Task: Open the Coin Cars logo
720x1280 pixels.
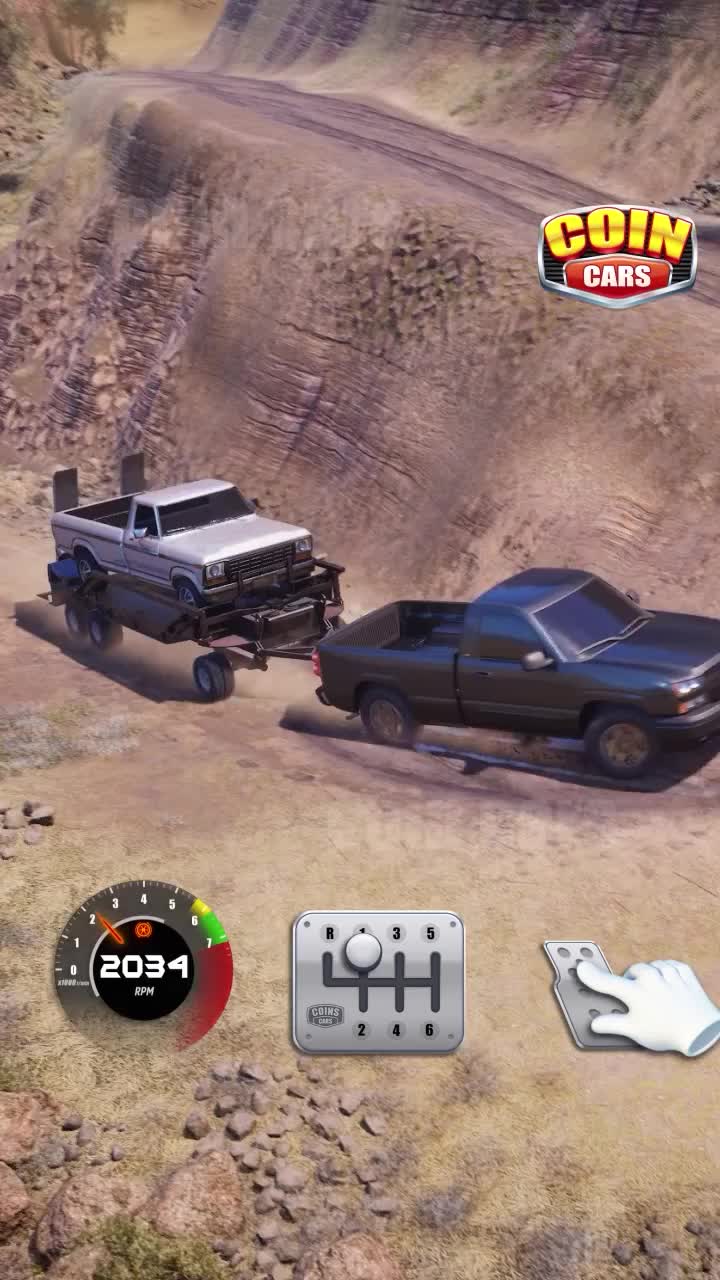Action: click(617, 255)
